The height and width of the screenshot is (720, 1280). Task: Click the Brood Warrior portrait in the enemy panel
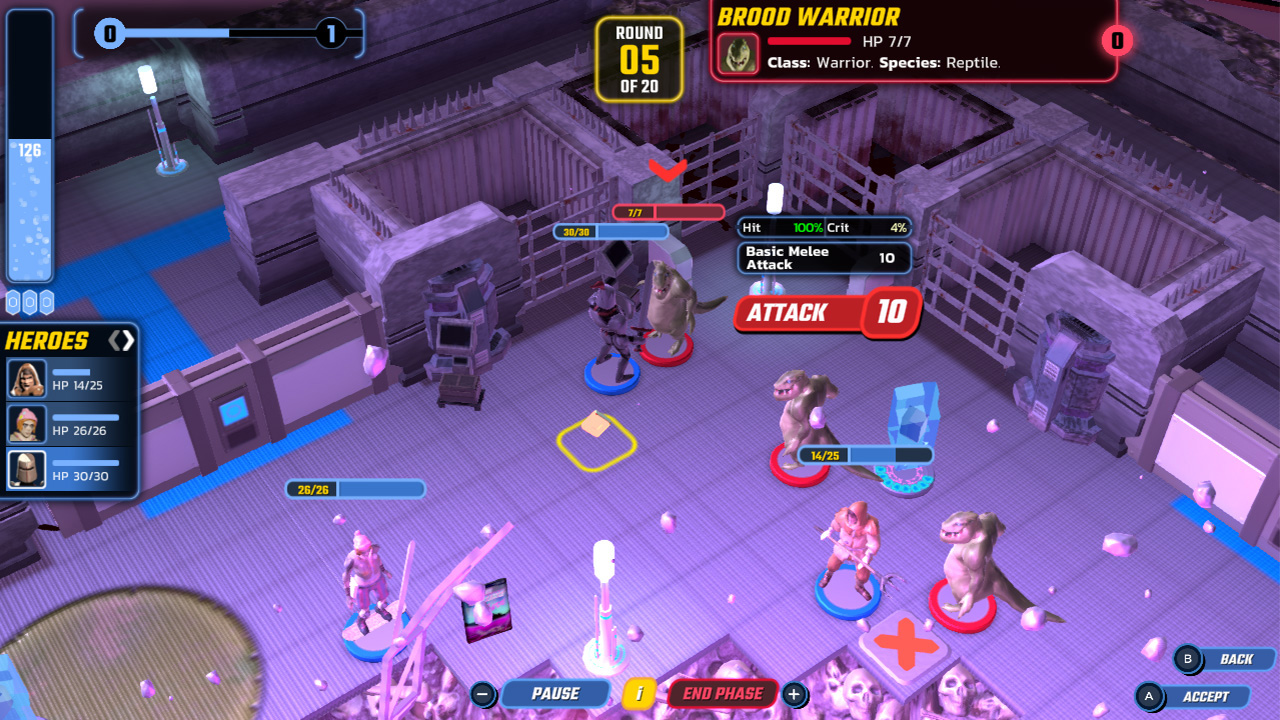(x=736, y=55)
